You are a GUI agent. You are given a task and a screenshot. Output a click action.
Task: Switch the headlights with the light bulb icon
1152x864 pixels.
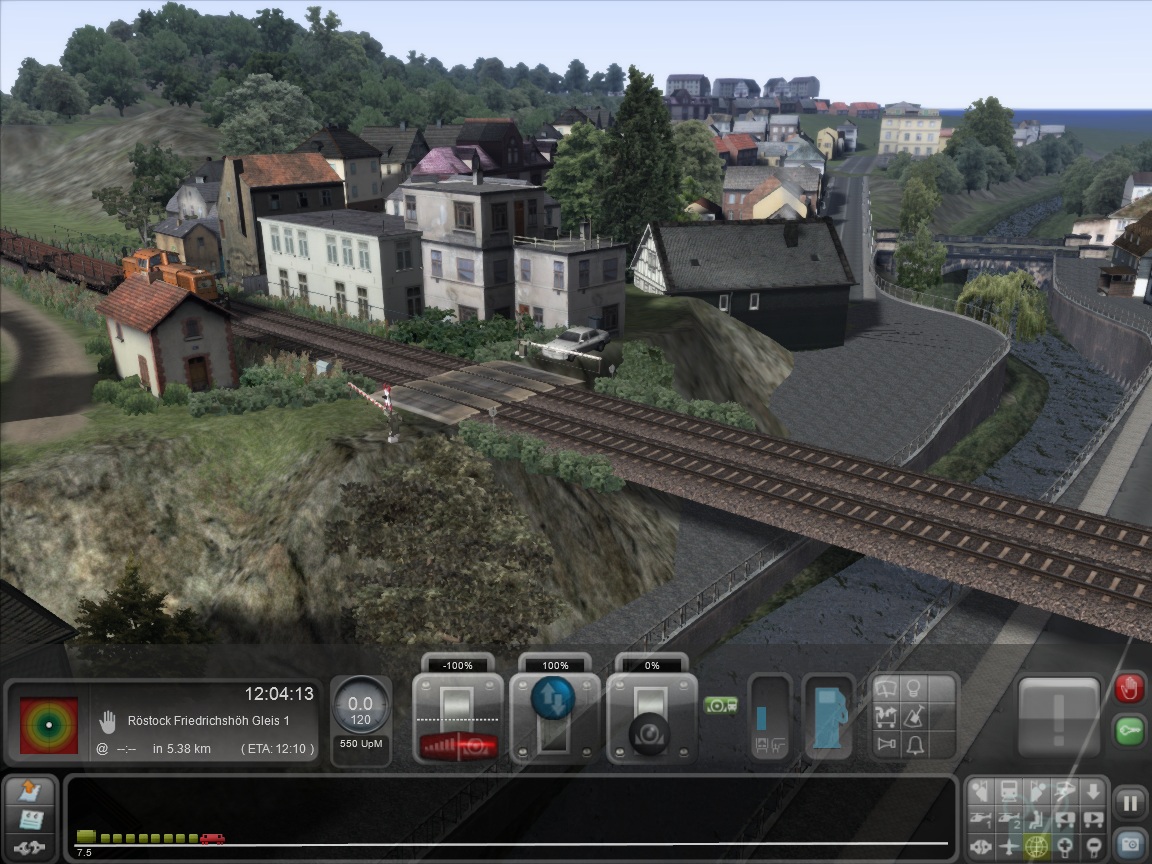coord(913,689)
